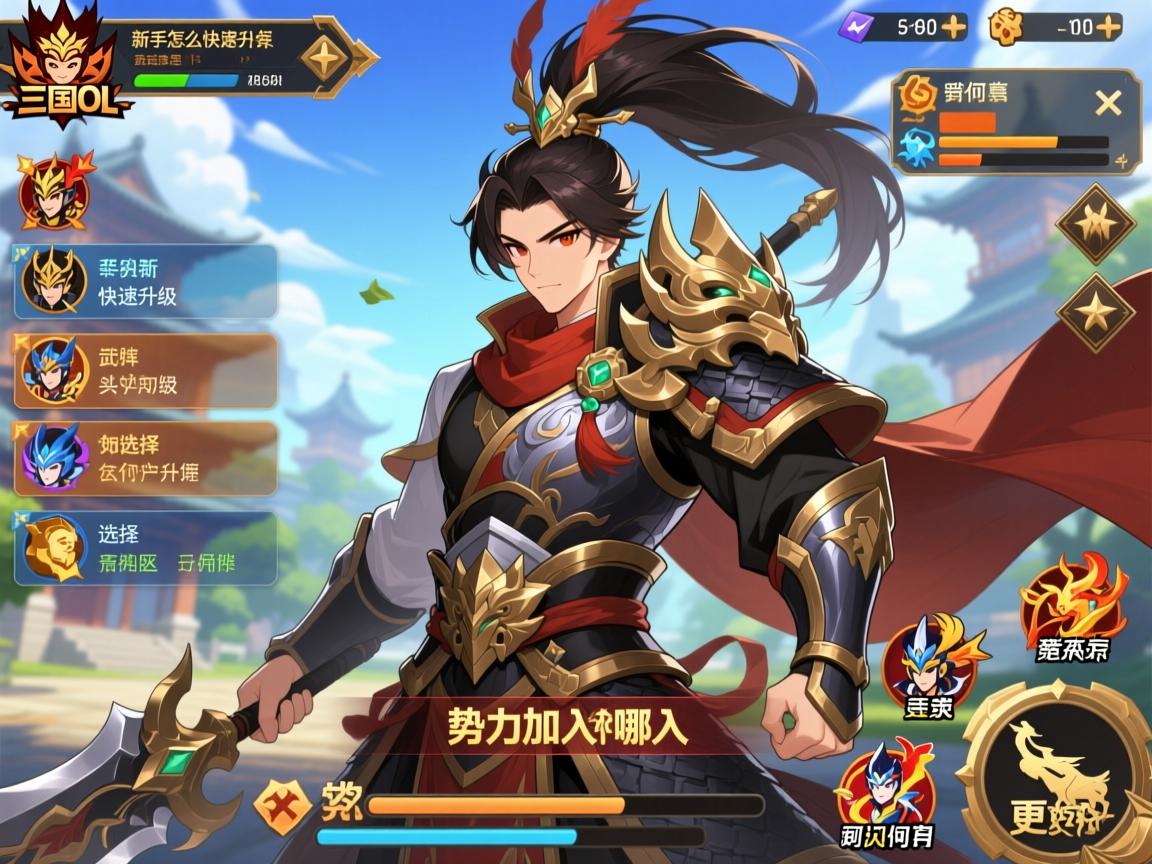Open the orange blue-helmet hero entry
Viewport: 1152px width, 864px height.
[146, 370]
